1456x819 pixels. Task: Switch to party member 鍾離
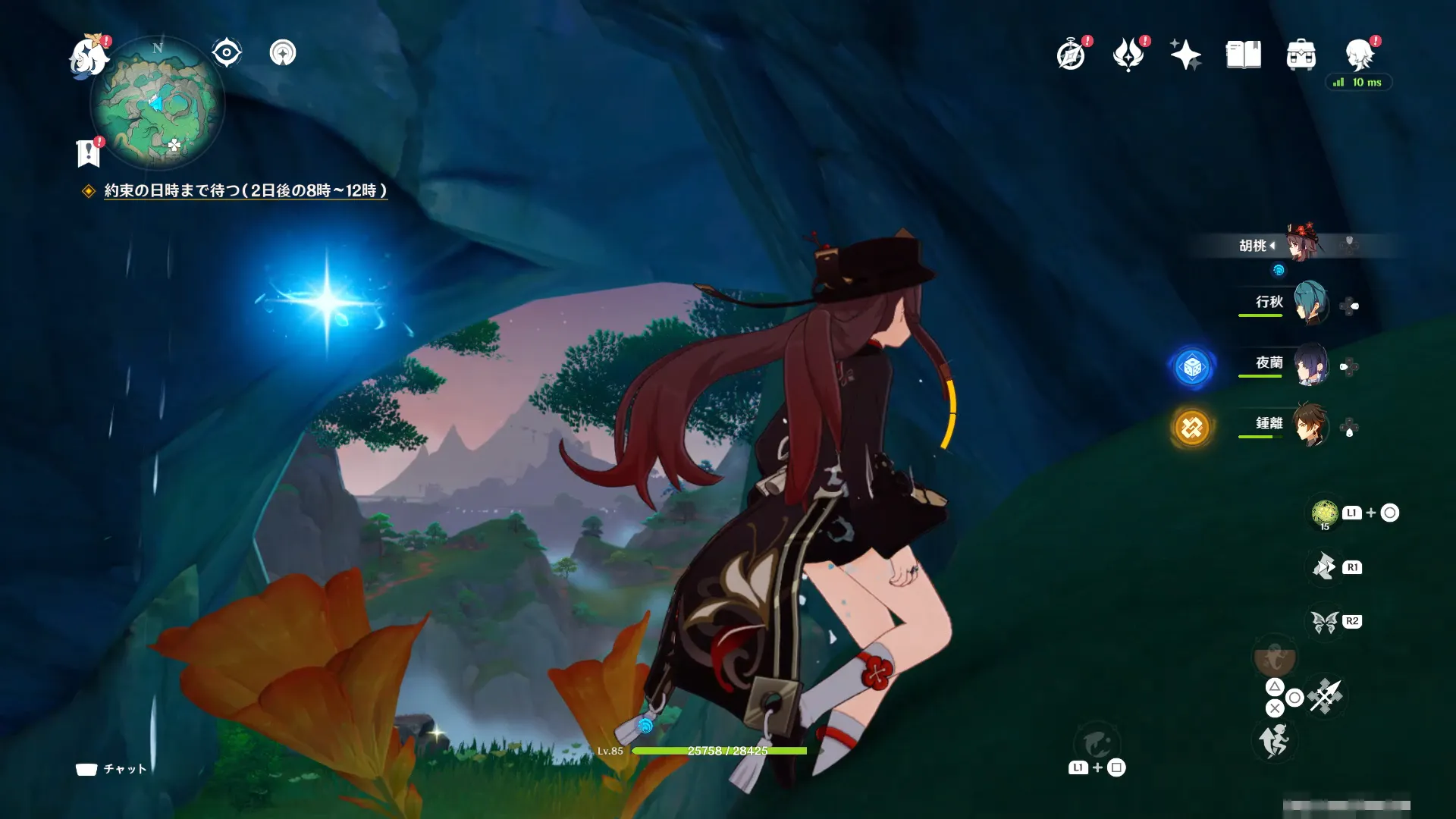point(1309,425)
